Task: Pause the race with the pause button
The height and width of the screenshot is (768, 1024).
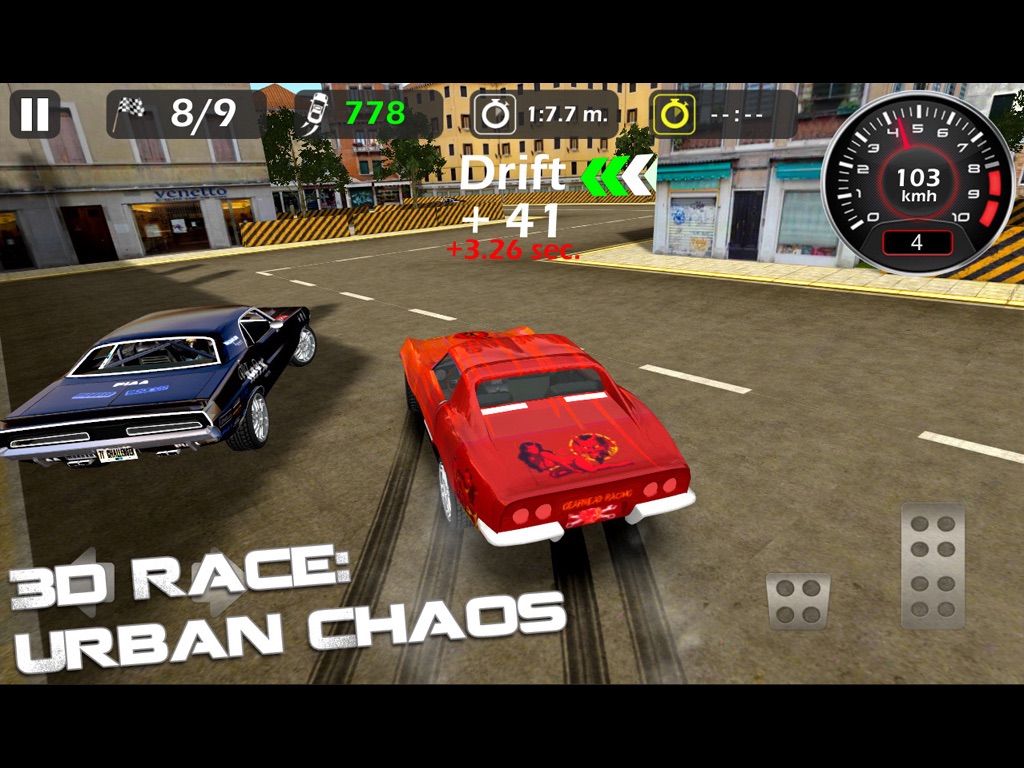Action: (x=35, y=114)
